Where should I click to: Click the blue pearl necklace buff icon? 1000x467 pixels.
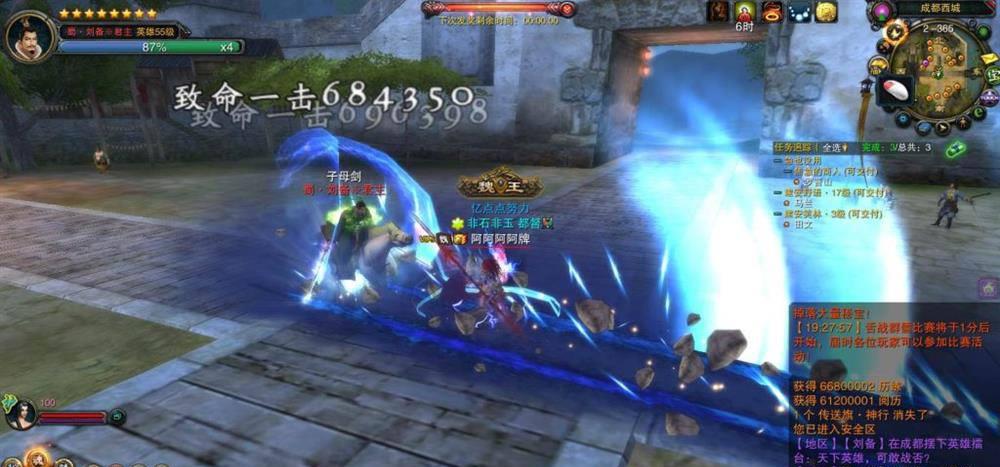798,11
